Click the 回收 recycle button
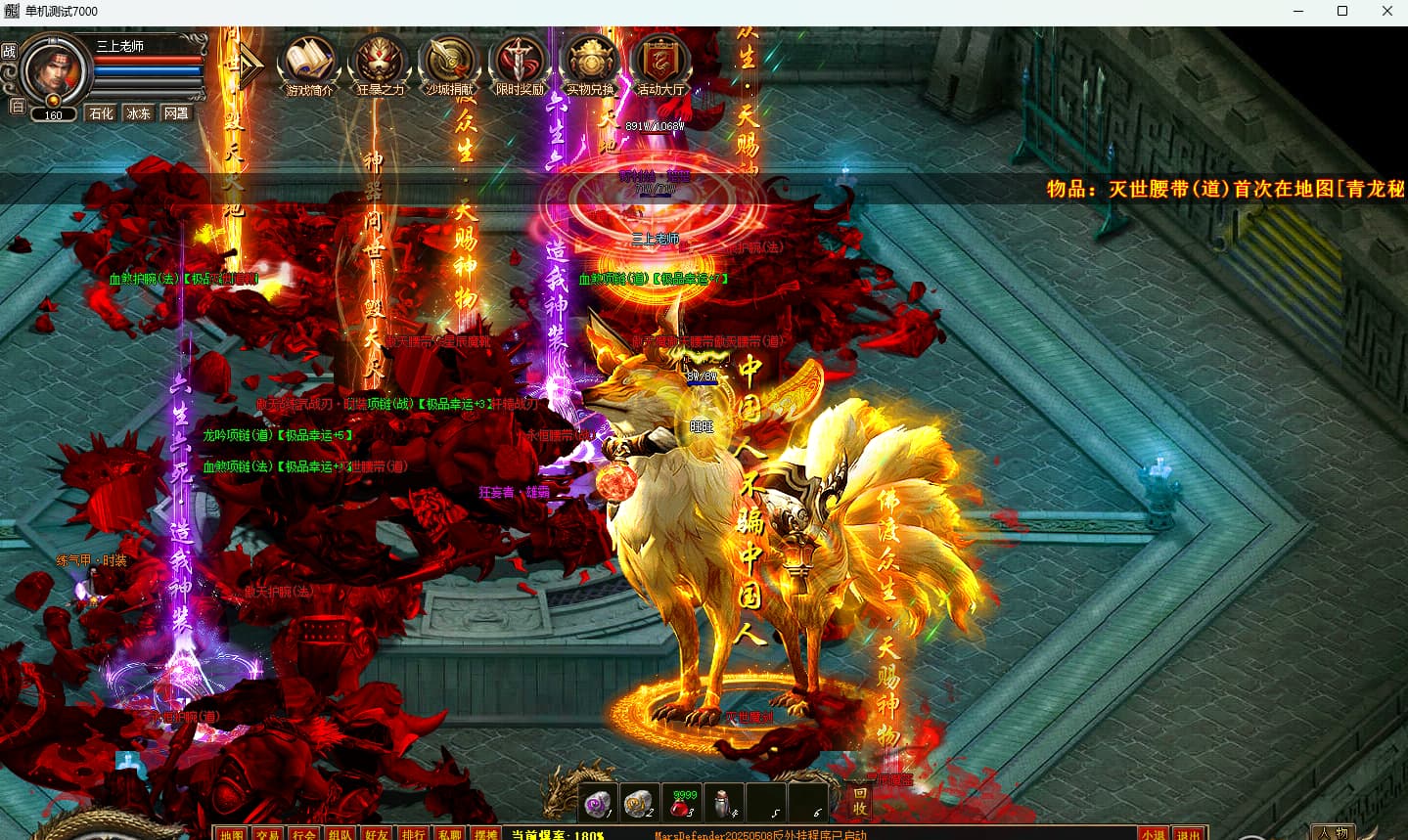Viewport: 1408px width, 840px height. (859, 801)
